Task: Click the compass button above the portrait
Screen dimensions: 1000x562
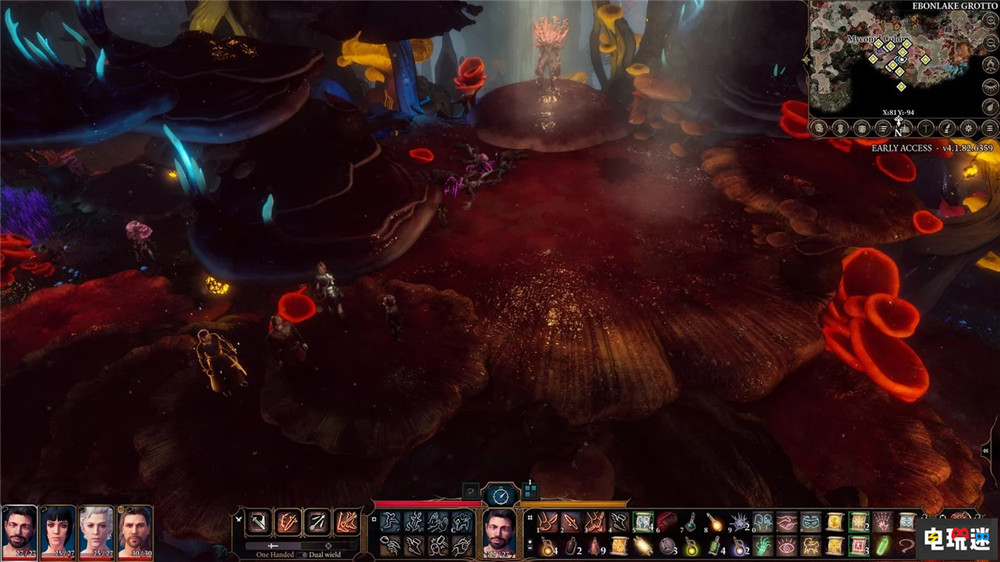Action: point(500,494)
